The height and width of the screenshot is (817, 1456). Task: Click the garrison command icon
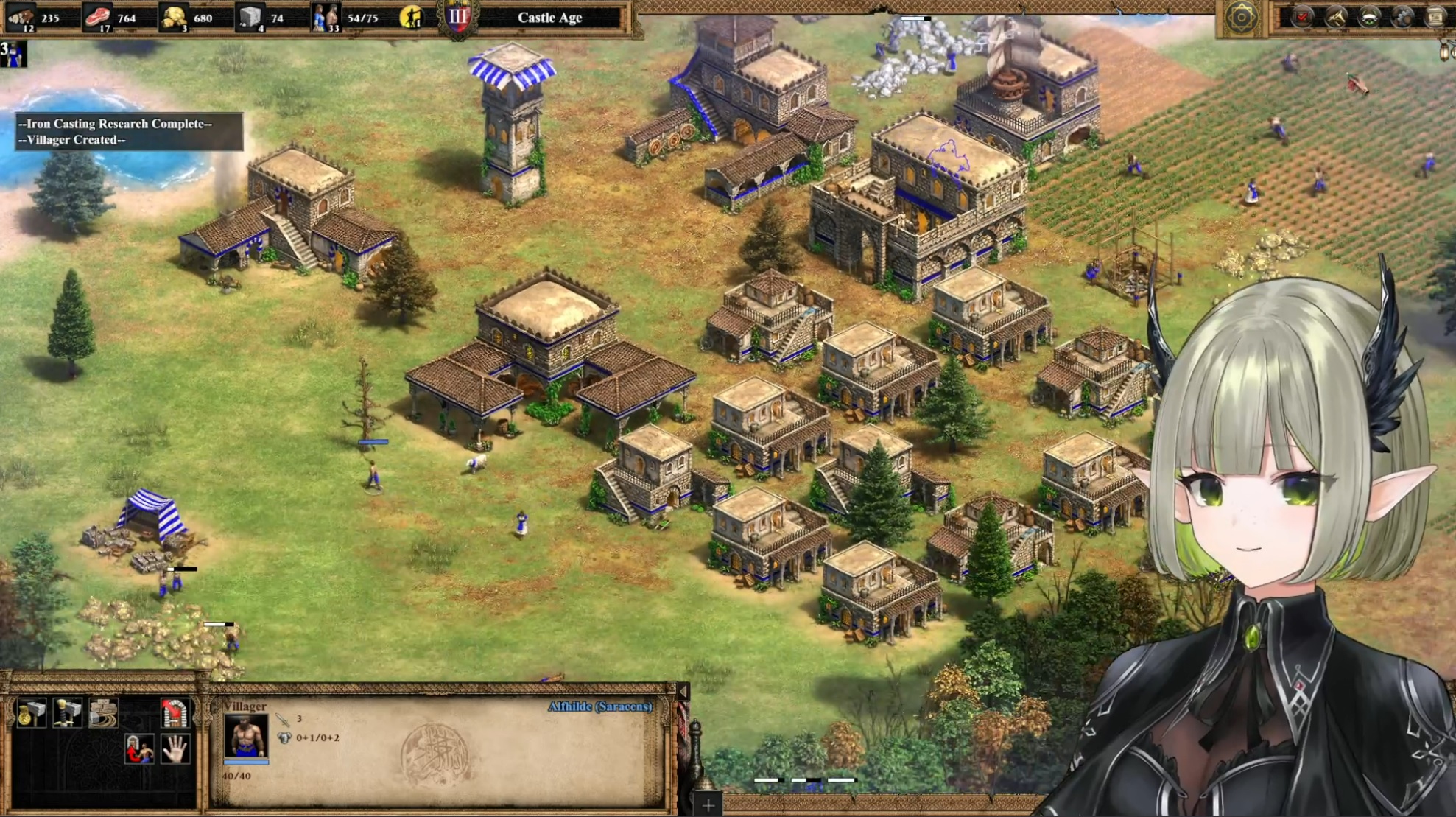[175, 712]
